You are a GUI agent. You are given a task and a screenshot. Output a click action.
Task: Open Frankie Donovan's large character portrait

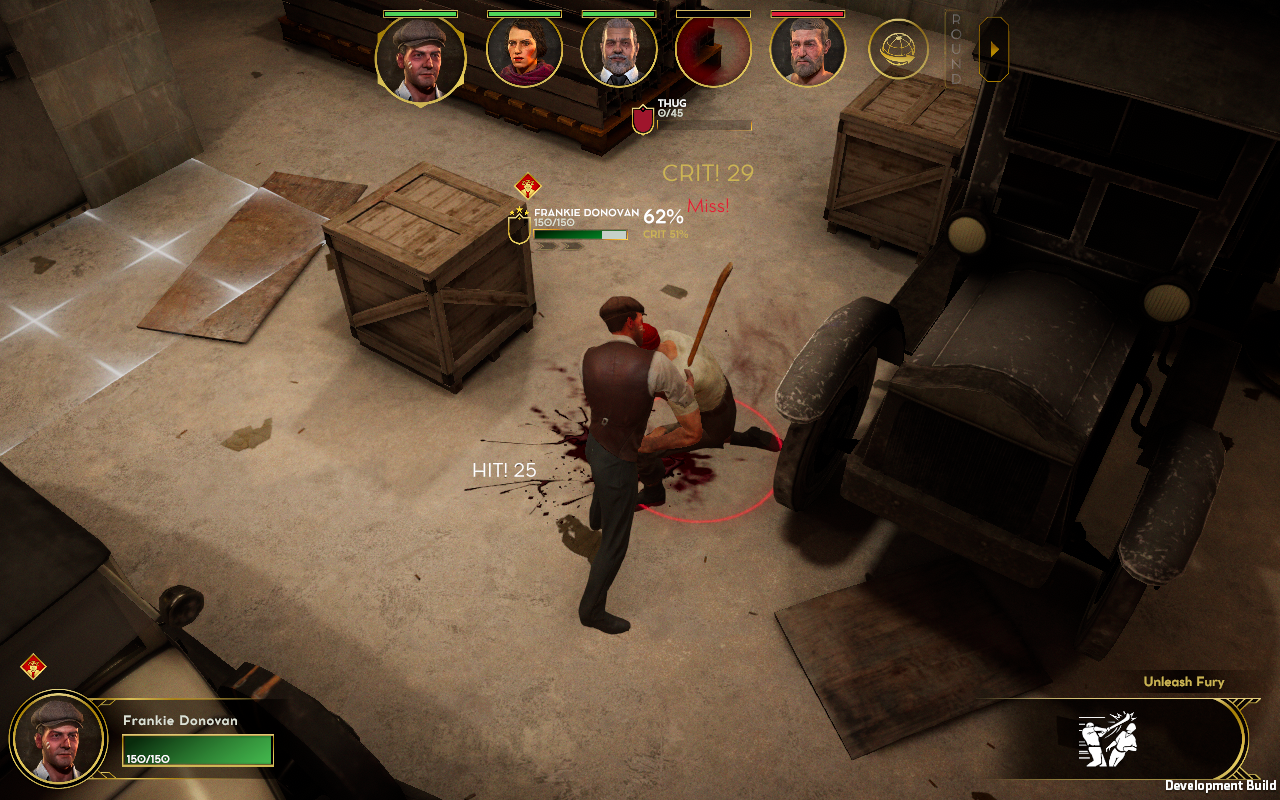click(58, 739)
